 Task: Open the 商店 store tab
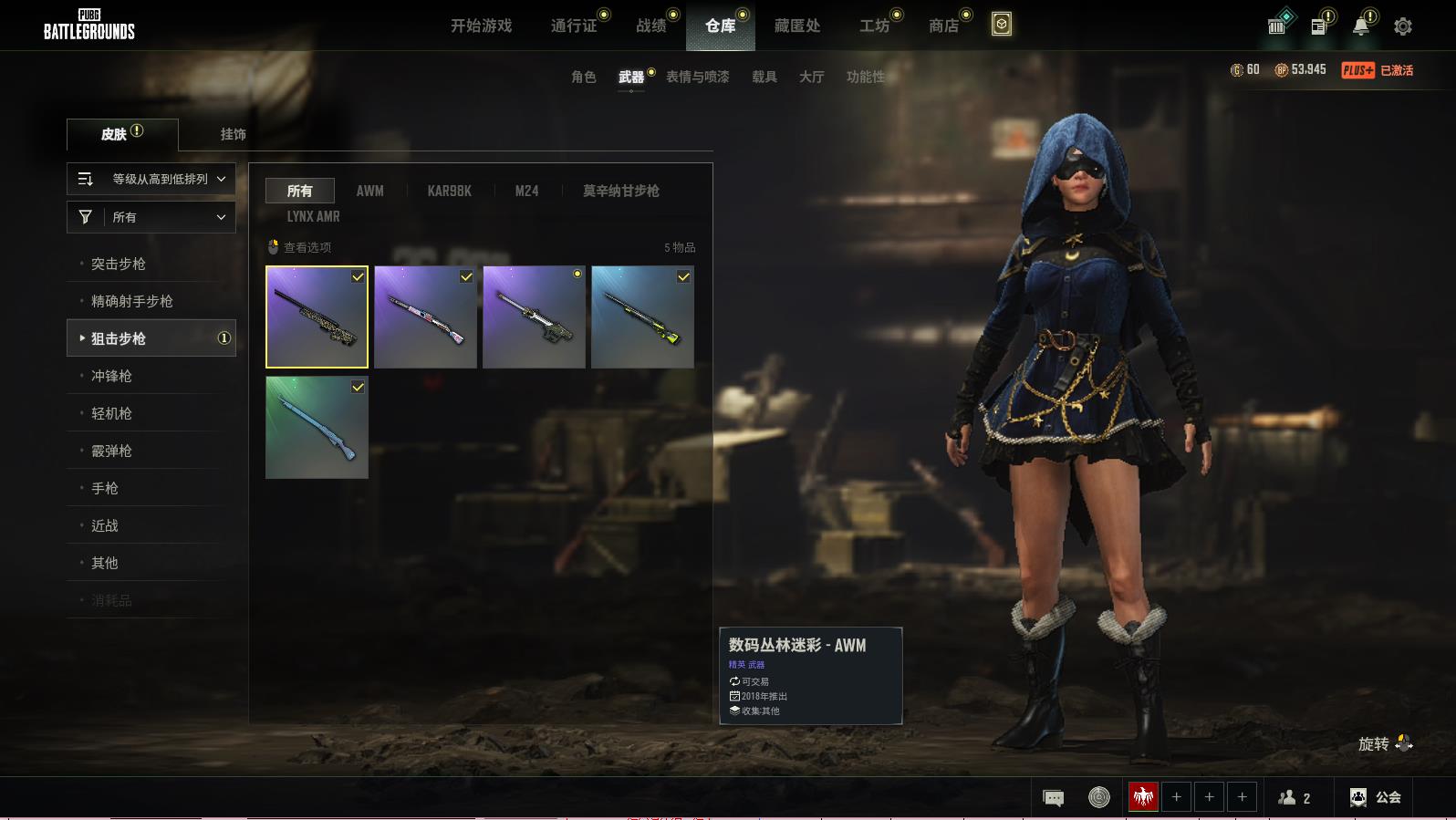coord(944,26)
